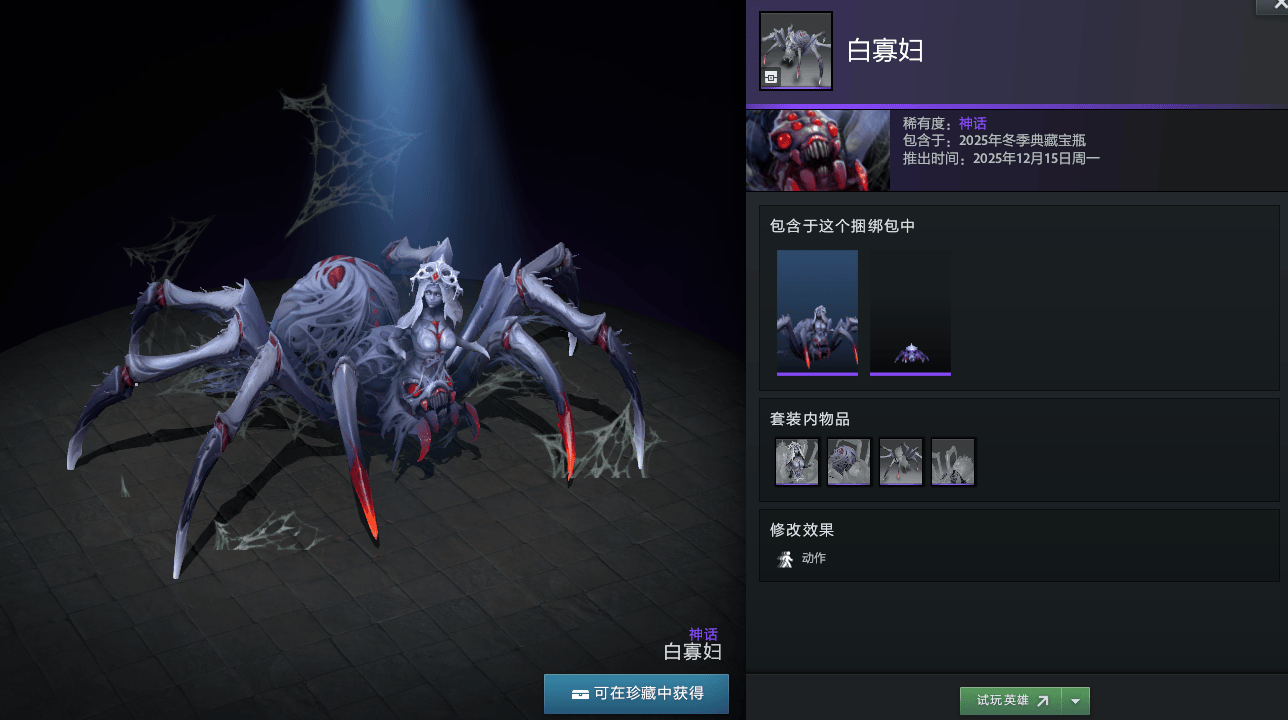Screen dimensions: 1288x720
Task: Click the 可在珍藏中获得 treasure button
Action: (636, 693)
